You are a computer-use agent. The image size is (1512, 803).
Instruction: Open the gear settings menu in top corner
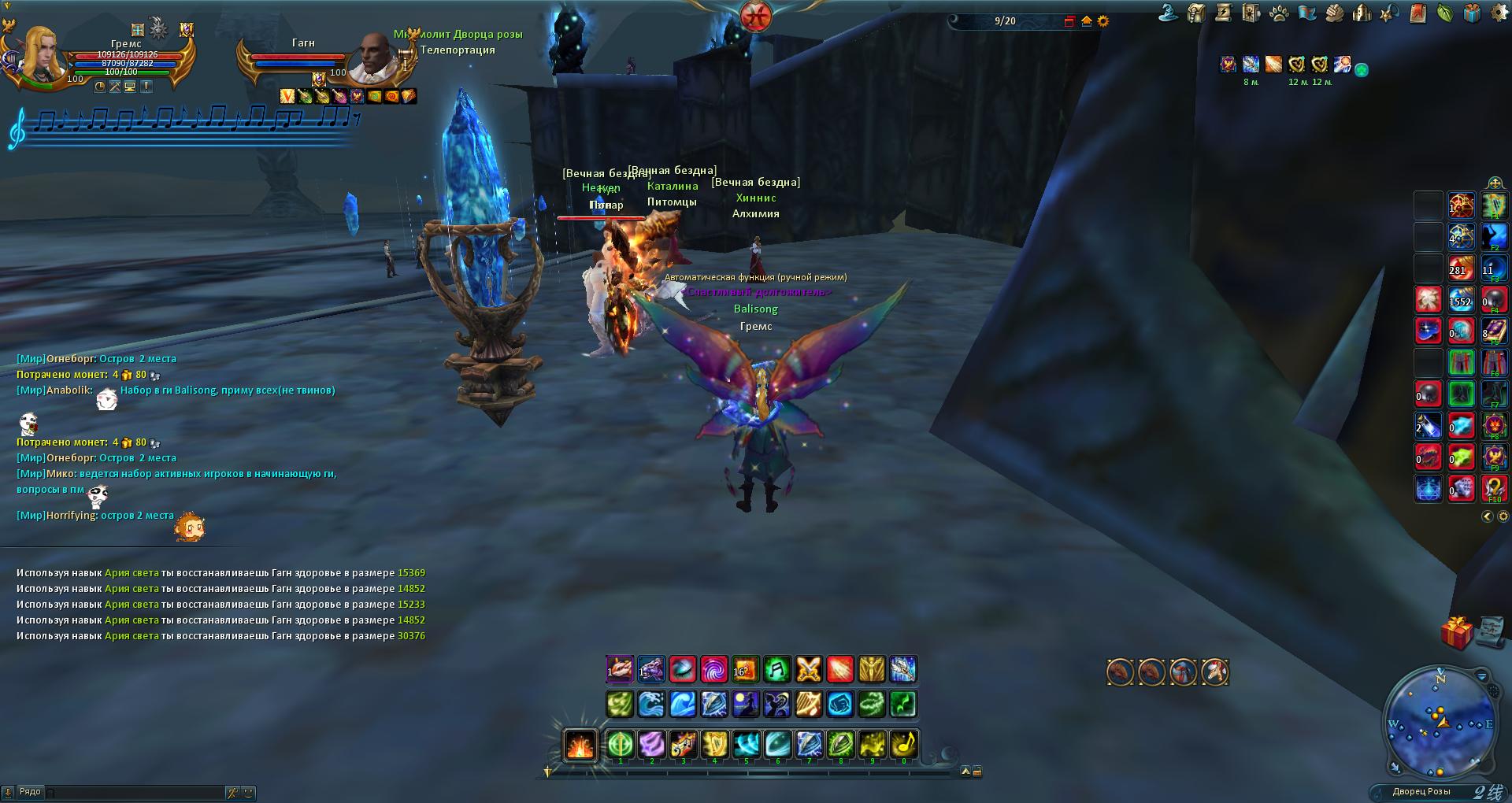coord(1499,13)
